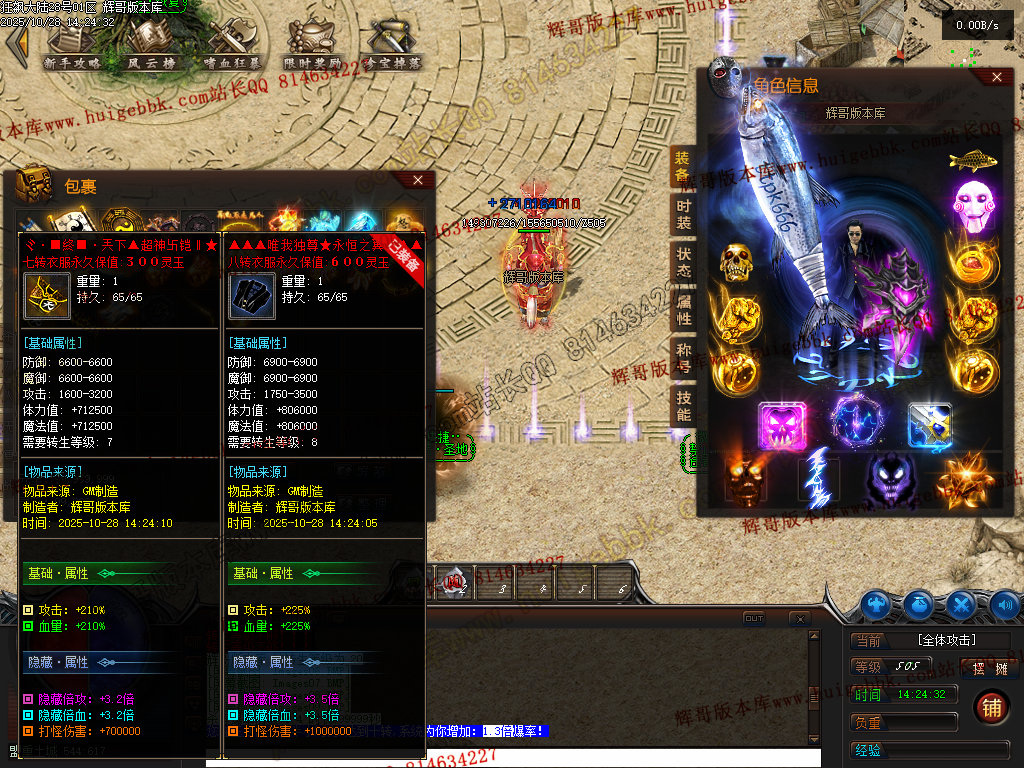
Task: Click the 摆摊 stall button
Action: tap(988, 669)
